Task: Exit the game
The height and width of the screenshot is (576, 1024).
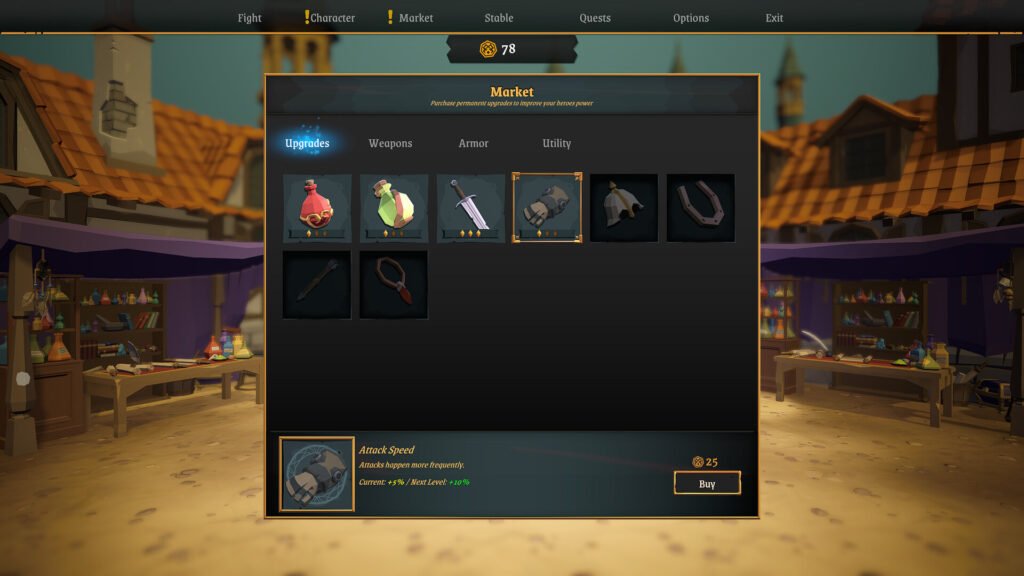Action: tap(775, 18)
